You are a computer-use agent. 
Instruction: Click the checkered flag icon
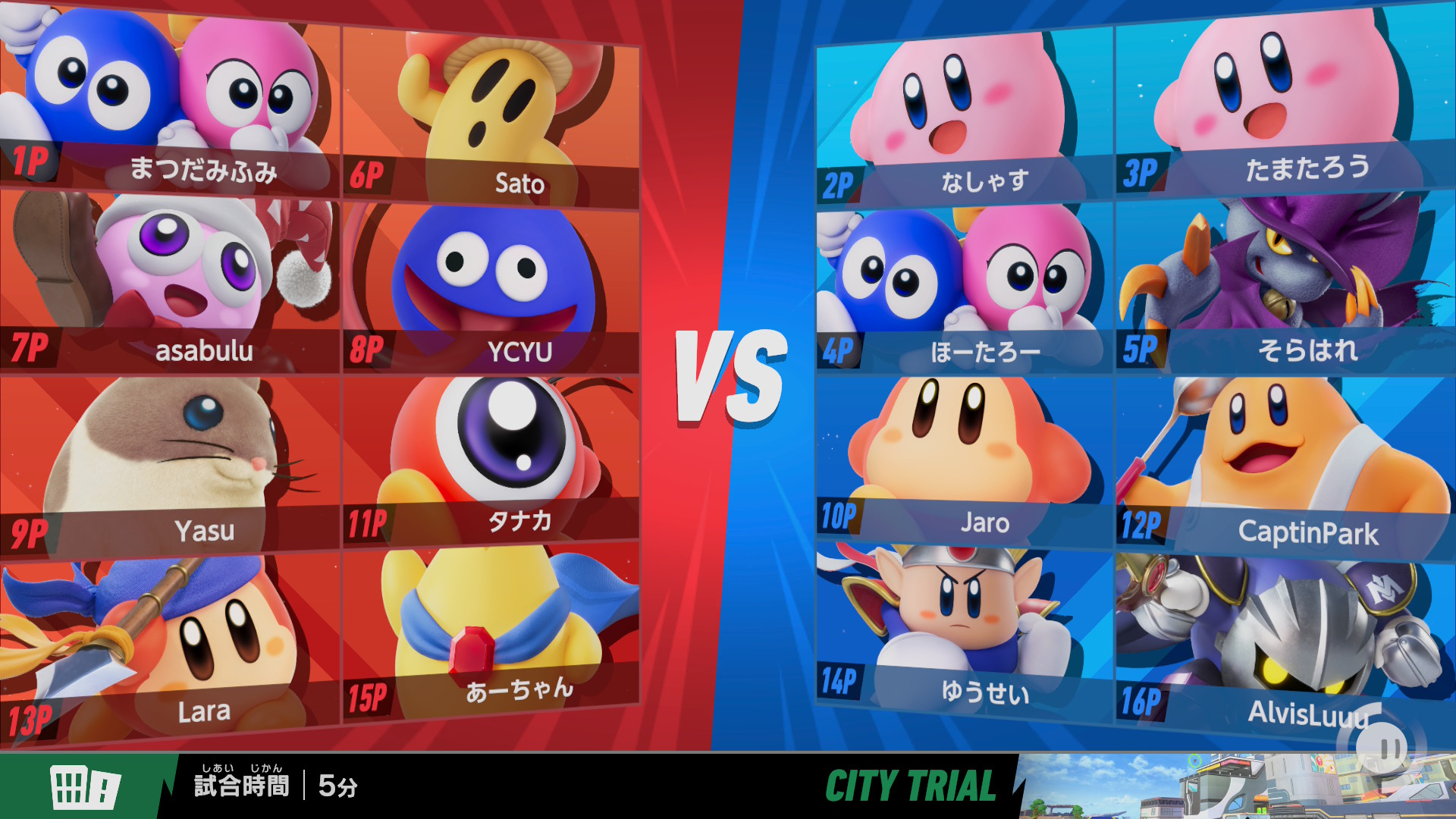pos(85,786)
